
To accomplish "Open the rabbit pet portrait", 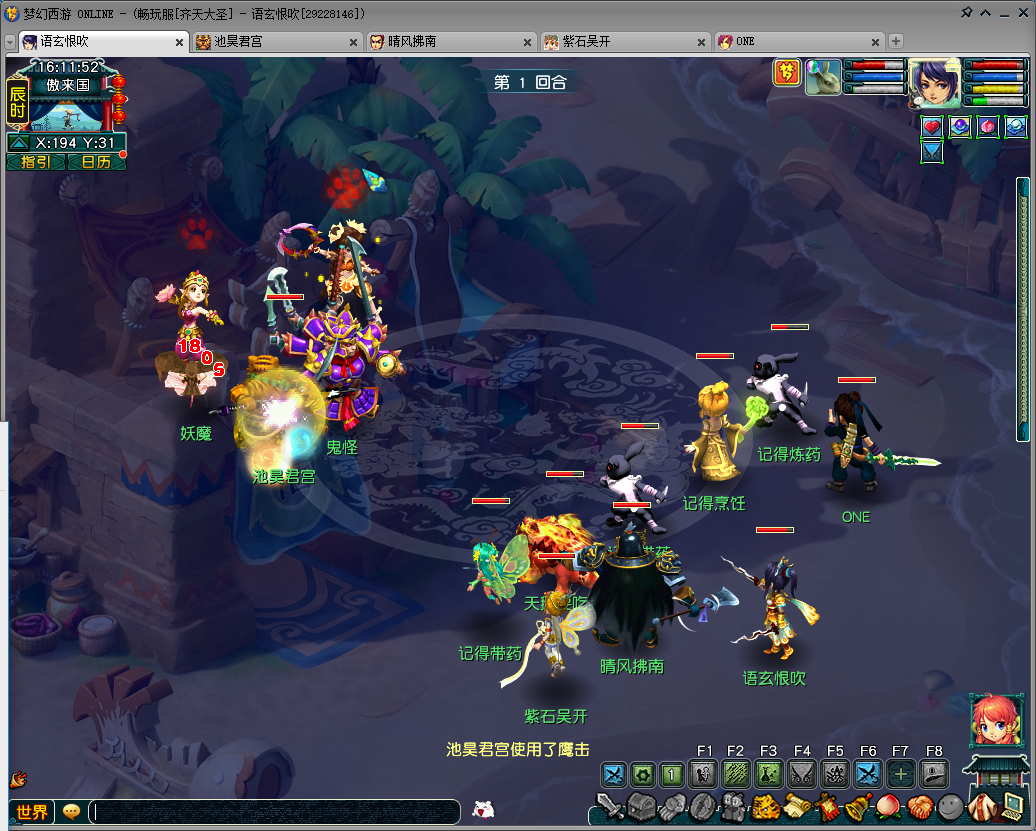I will point(823,77).
